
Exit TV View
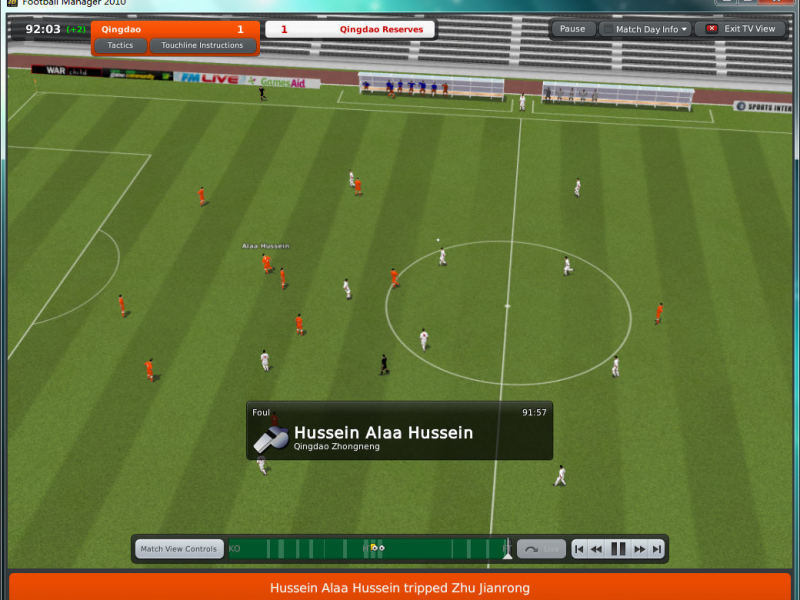click(x=741, y=29)
